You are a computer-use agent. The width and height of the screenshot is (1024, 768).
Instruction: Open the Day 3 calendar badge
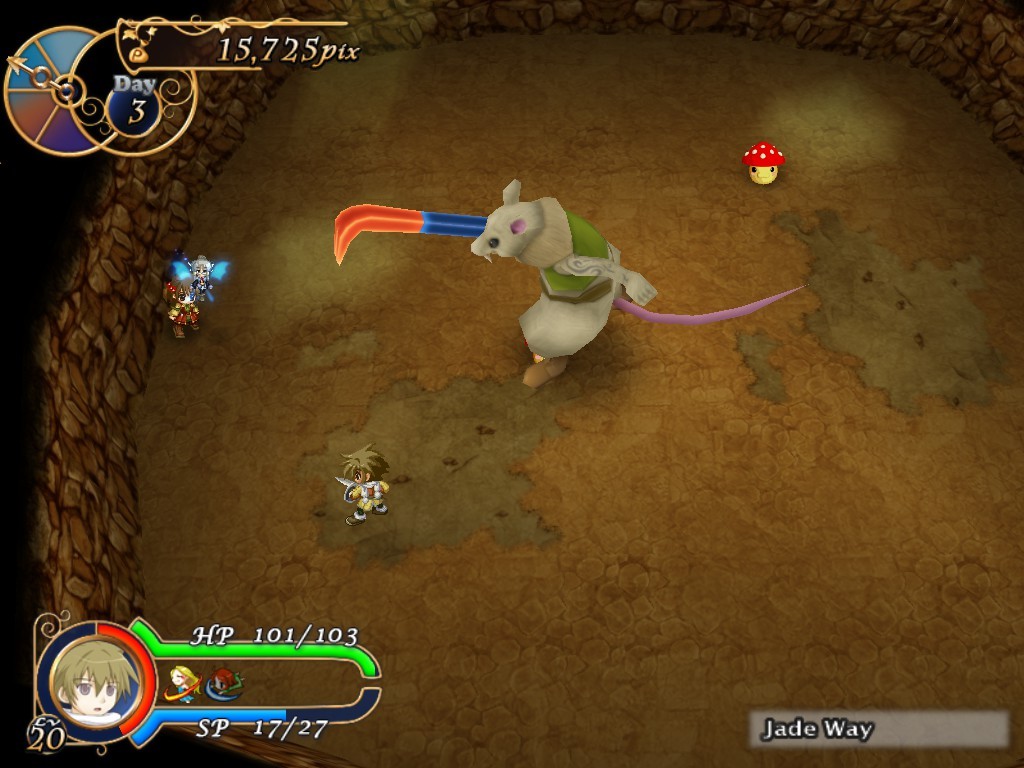137,101
